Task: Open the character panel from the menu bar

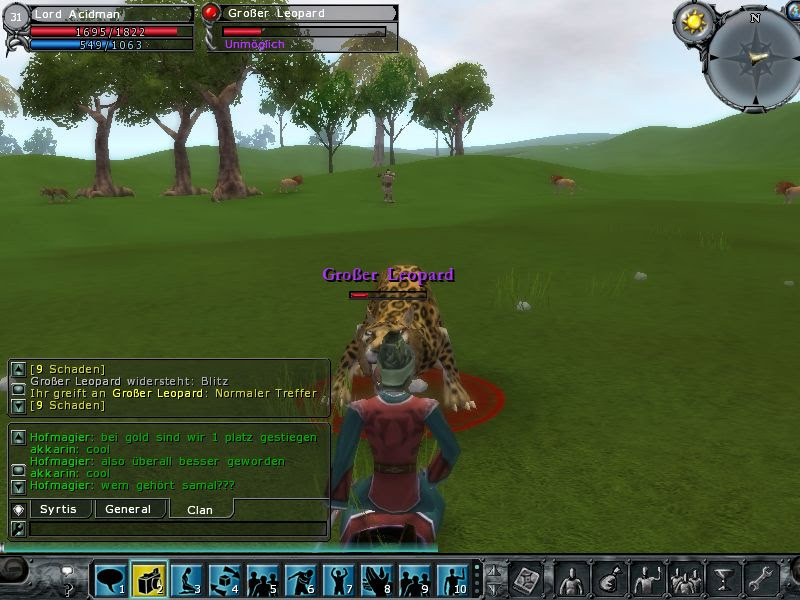Action: [x=572, y=578]
